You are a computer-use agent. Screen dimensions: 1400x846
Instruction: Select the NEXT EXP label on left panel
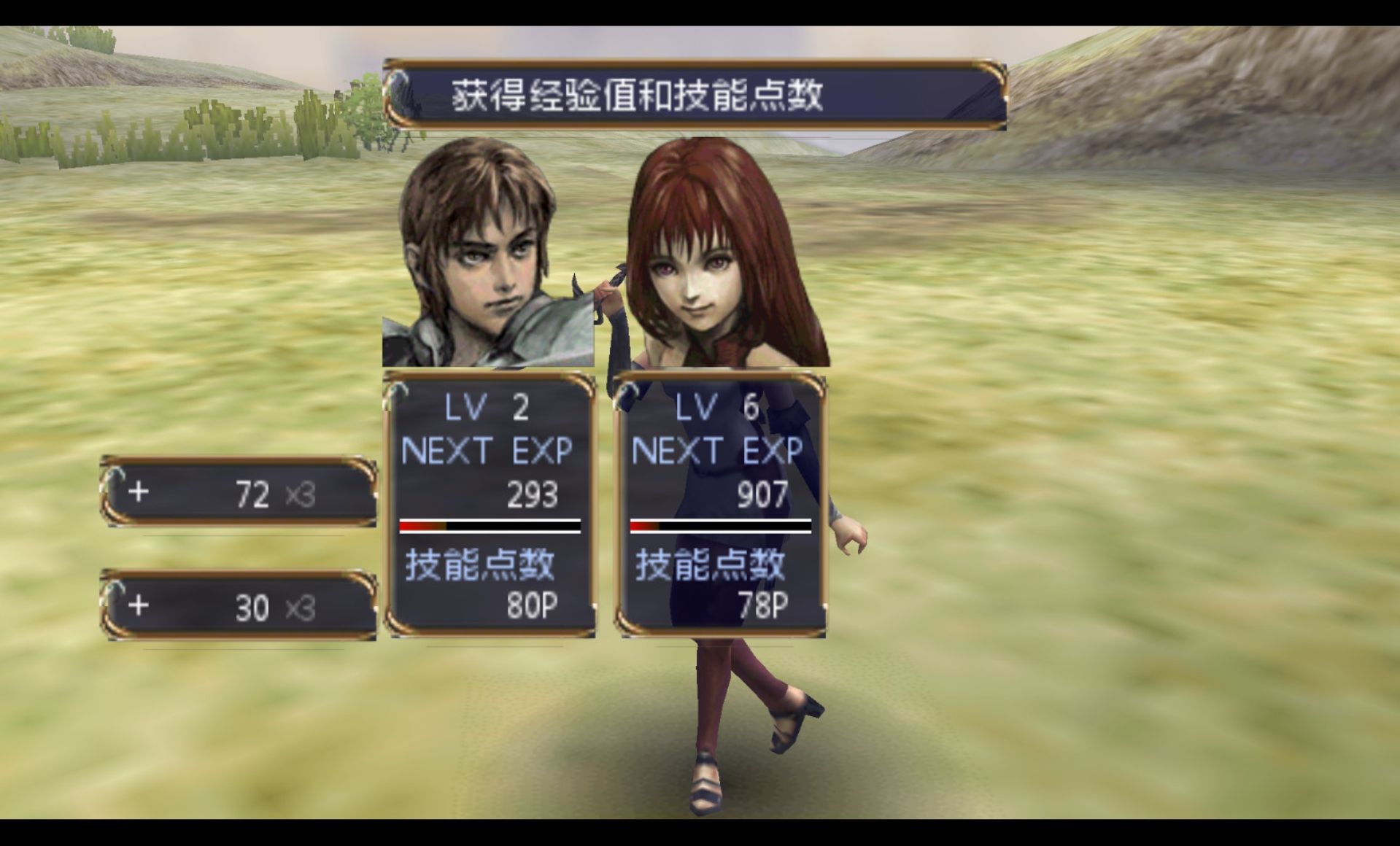coord(487,450)
